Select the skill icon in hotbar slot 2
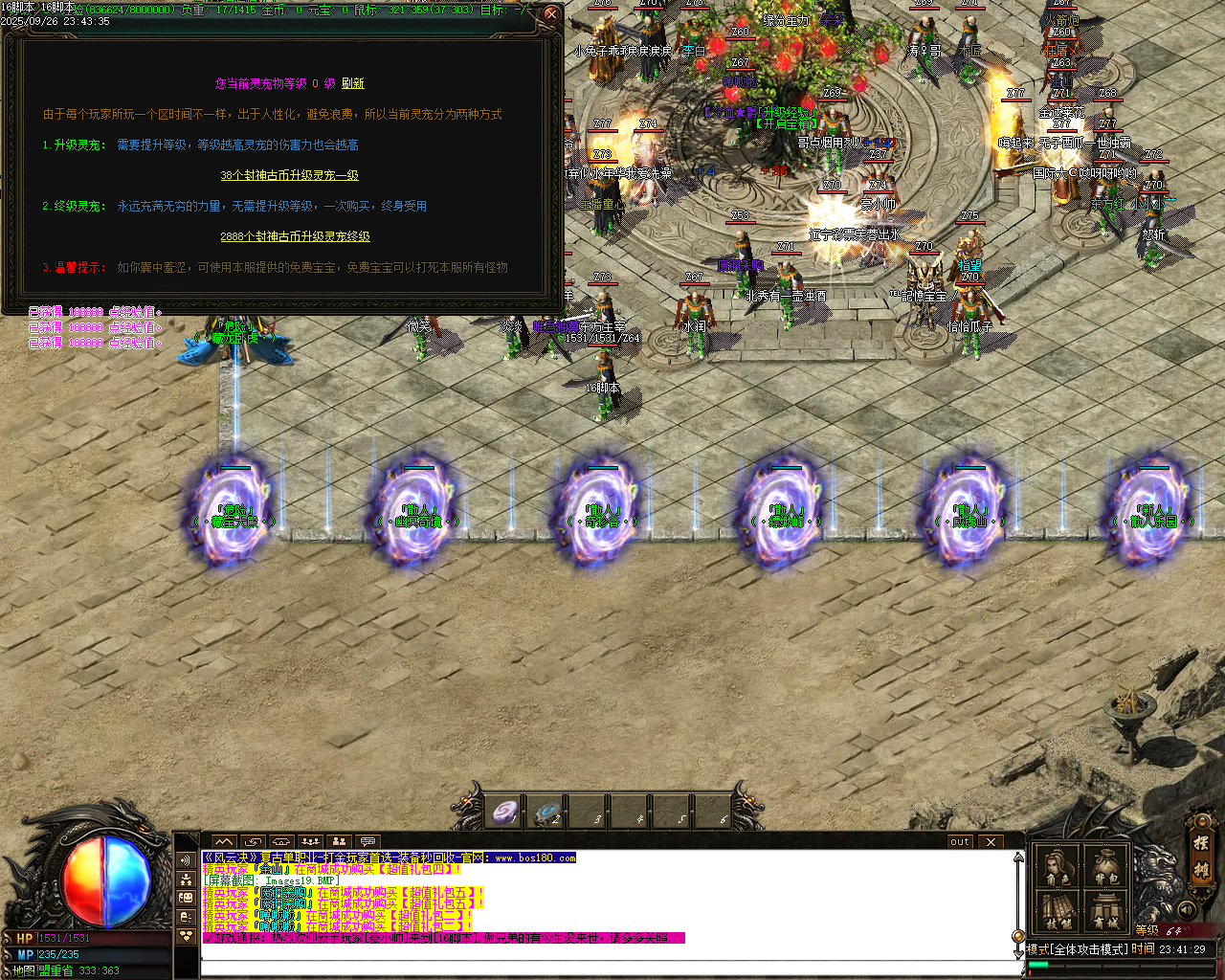 pyautogui.click(x=550, y=812)
